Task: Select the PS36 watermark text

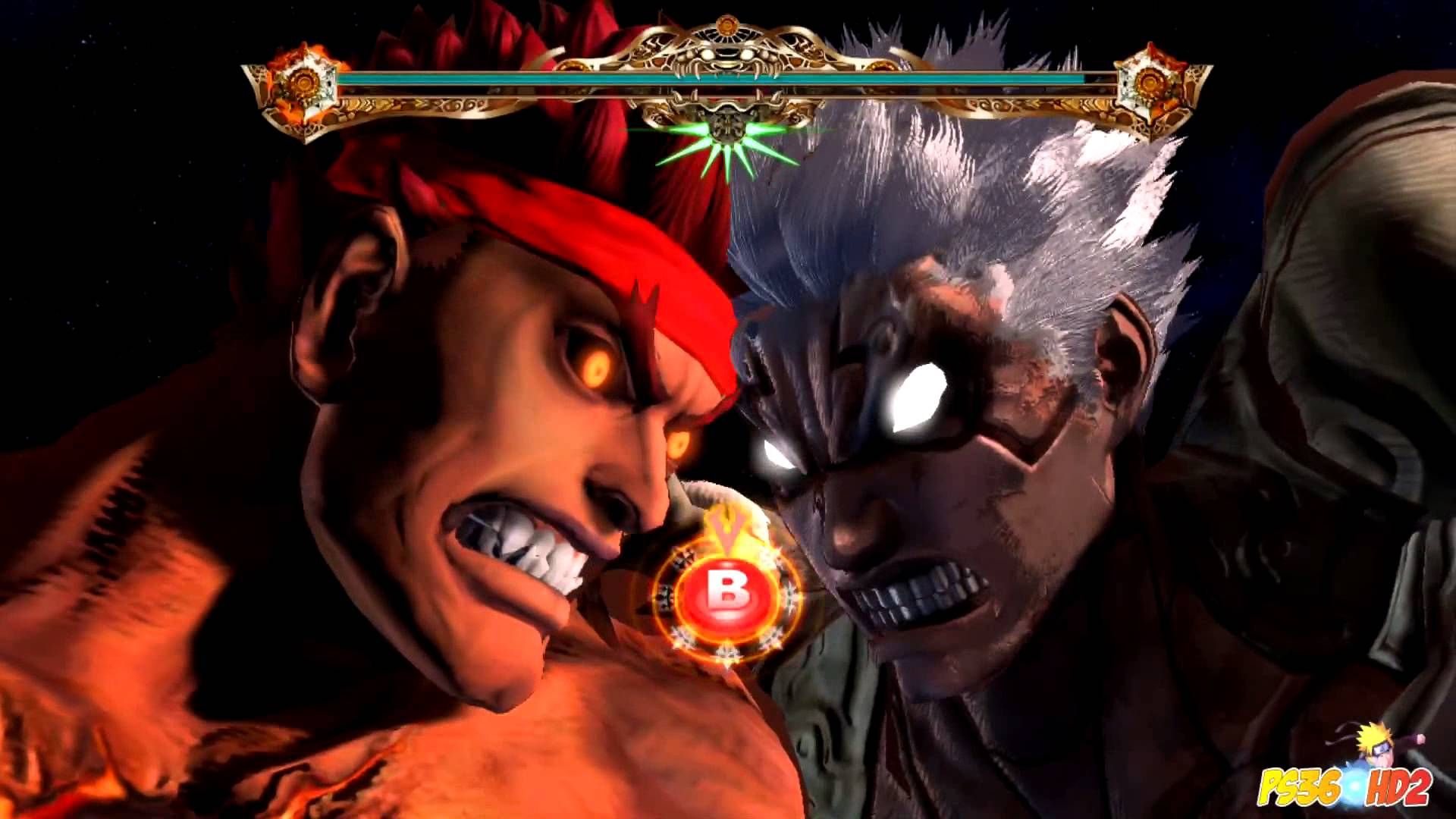Action: 1298,785
